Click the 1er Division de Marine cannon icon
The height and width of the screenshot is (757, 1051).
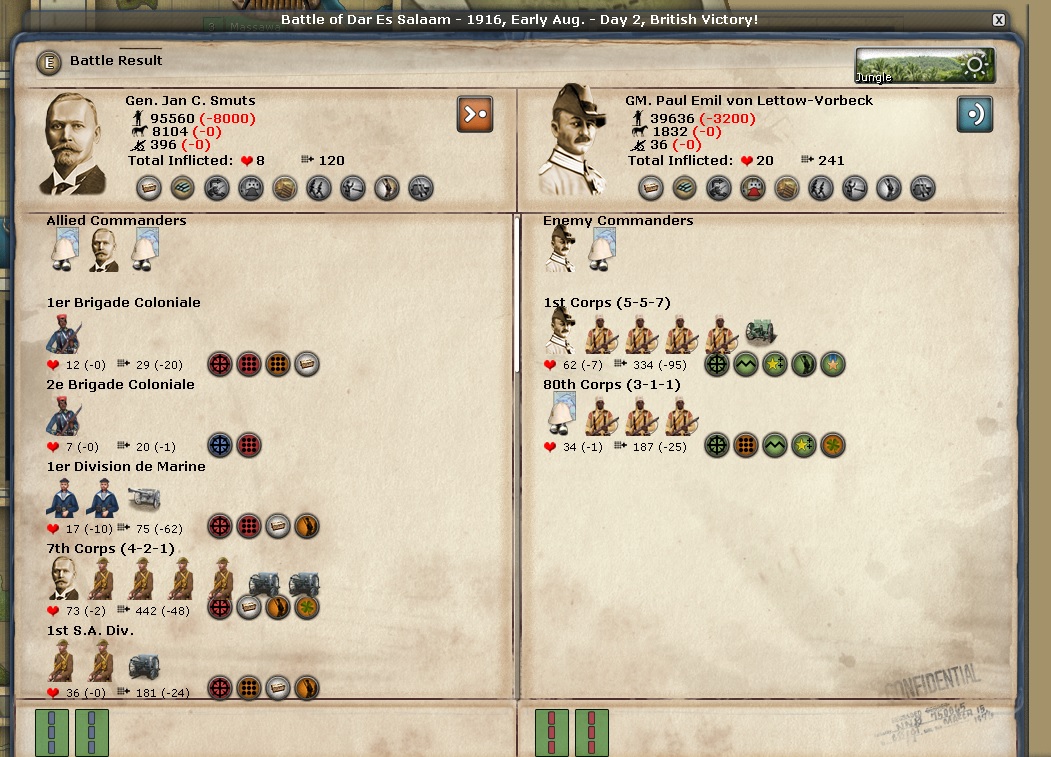[x=144, y=497]
